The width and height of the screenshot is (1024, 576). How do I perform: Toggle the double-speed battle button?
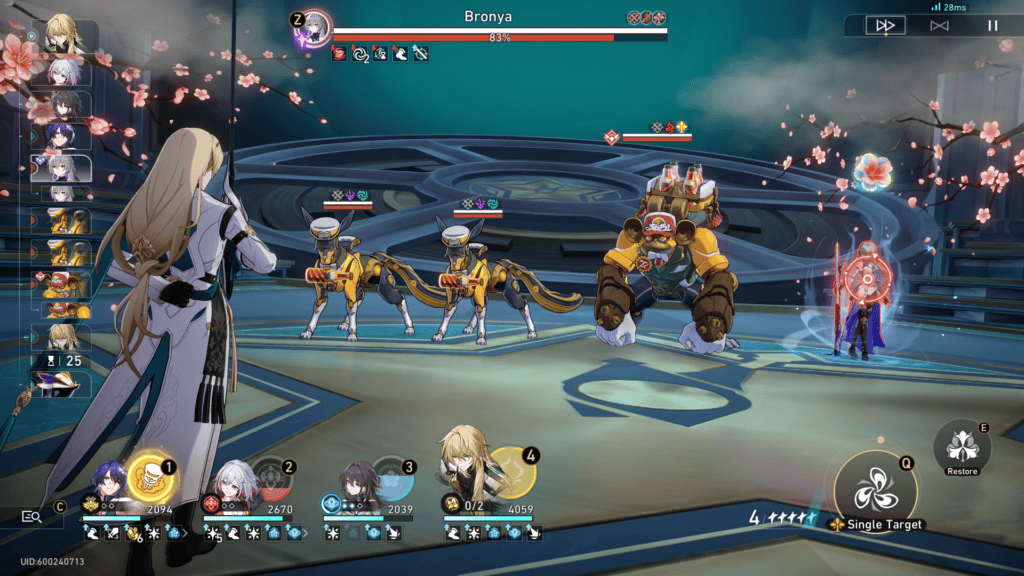click(884, 25)
